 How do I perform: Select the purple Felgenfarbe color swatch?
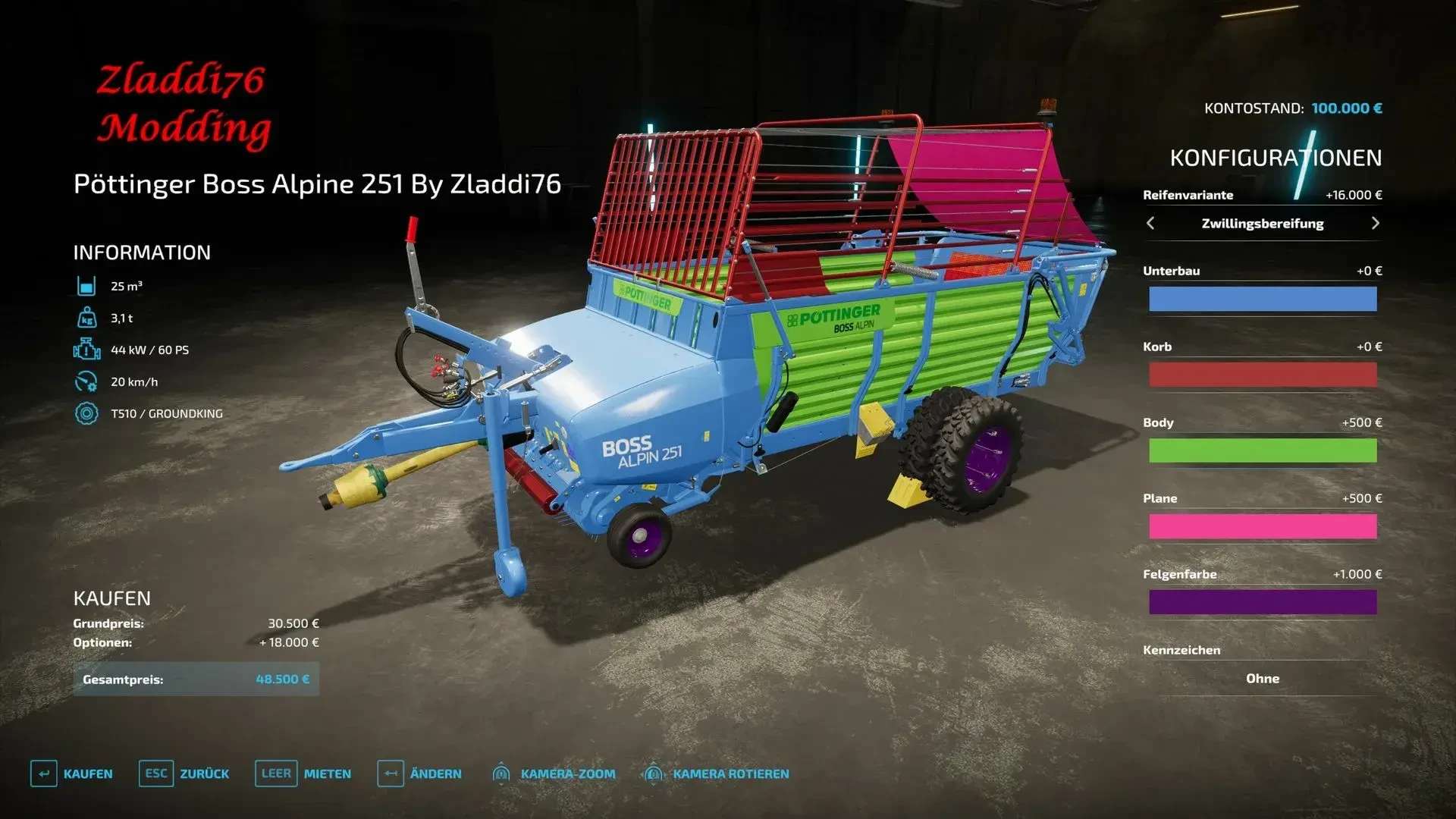1262,602
